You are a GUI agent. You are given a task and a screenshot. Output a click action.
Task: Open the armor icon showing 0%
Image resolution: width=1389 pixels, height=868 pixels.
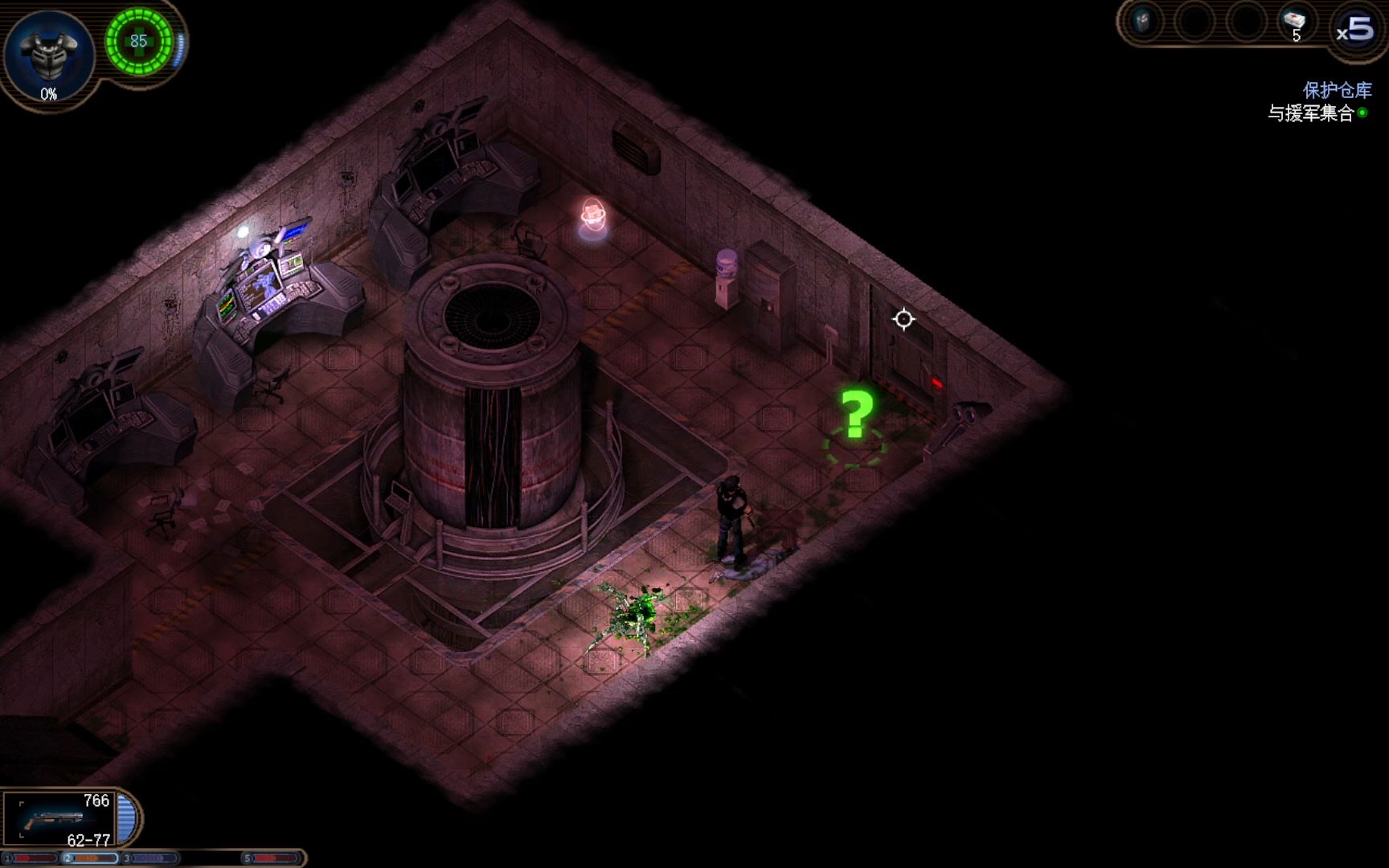(x=49, y=55)
